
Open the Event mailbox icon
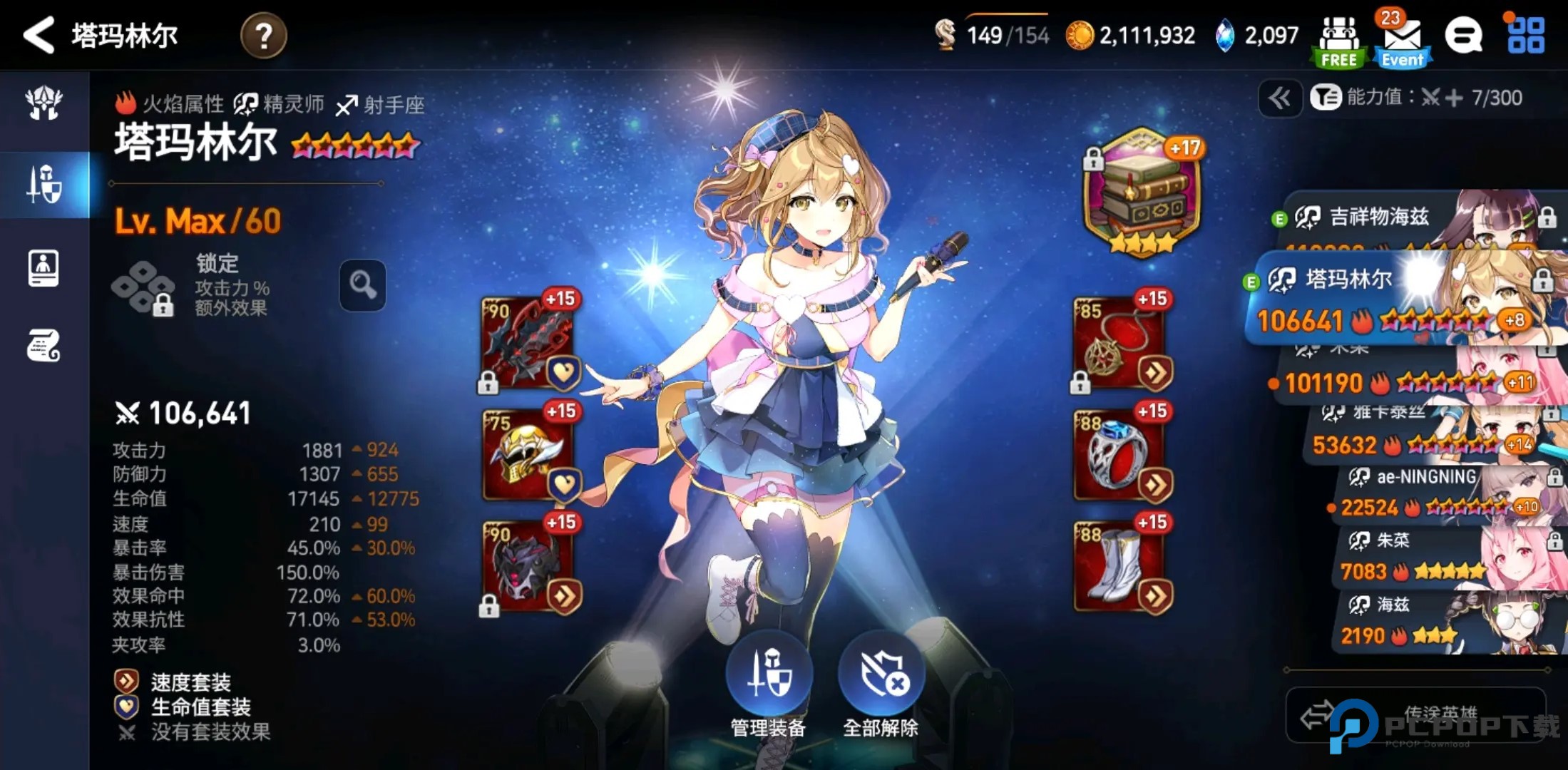point(1401,41)
